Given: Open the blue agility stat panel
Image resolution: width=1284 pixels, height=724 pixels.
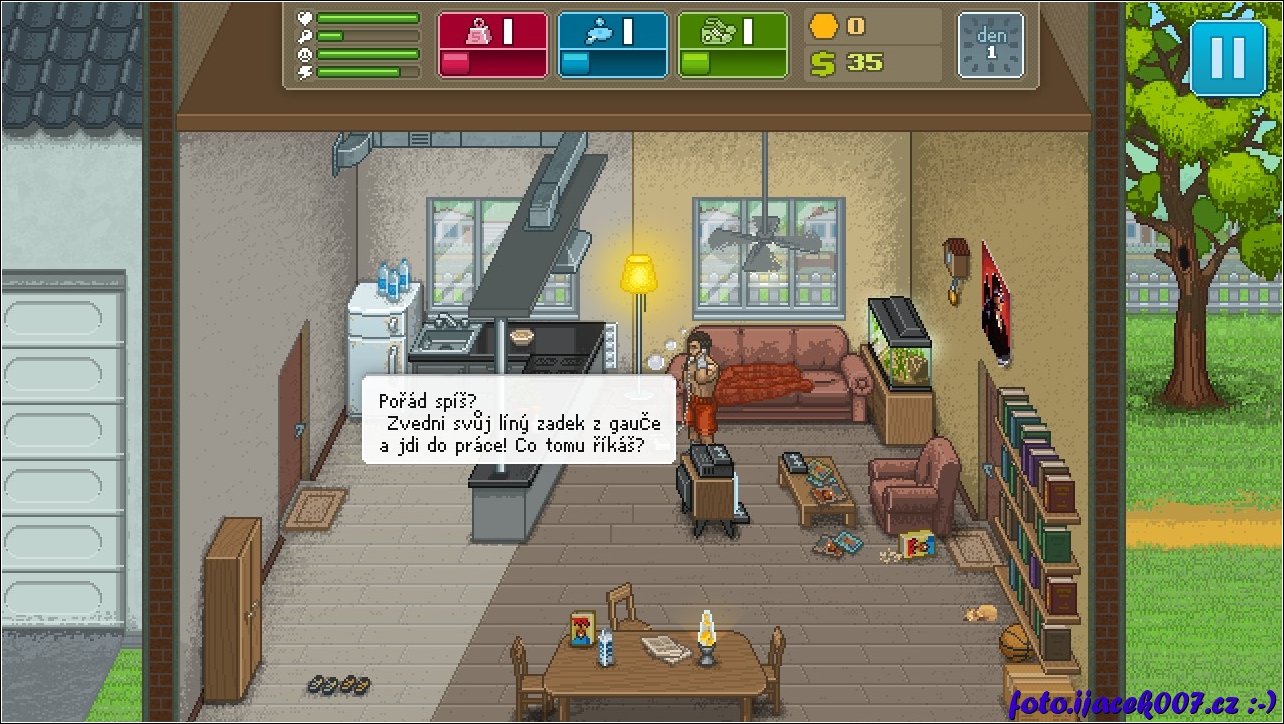Looking at the screenshot, I should (612, 45).
